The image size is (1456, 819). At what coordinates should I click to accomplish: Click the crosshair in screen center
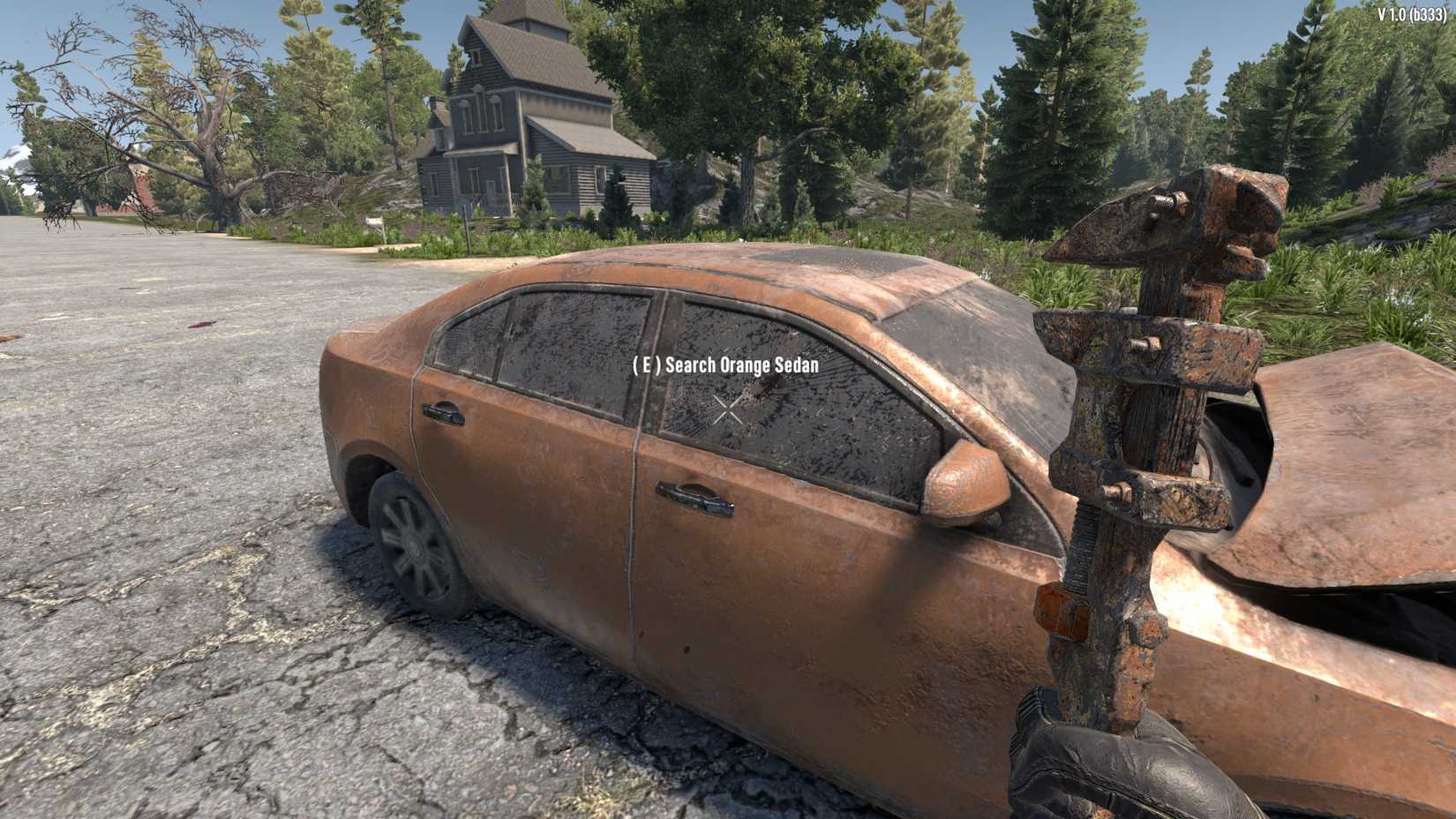pyautogui.click(x=728, y=409)
